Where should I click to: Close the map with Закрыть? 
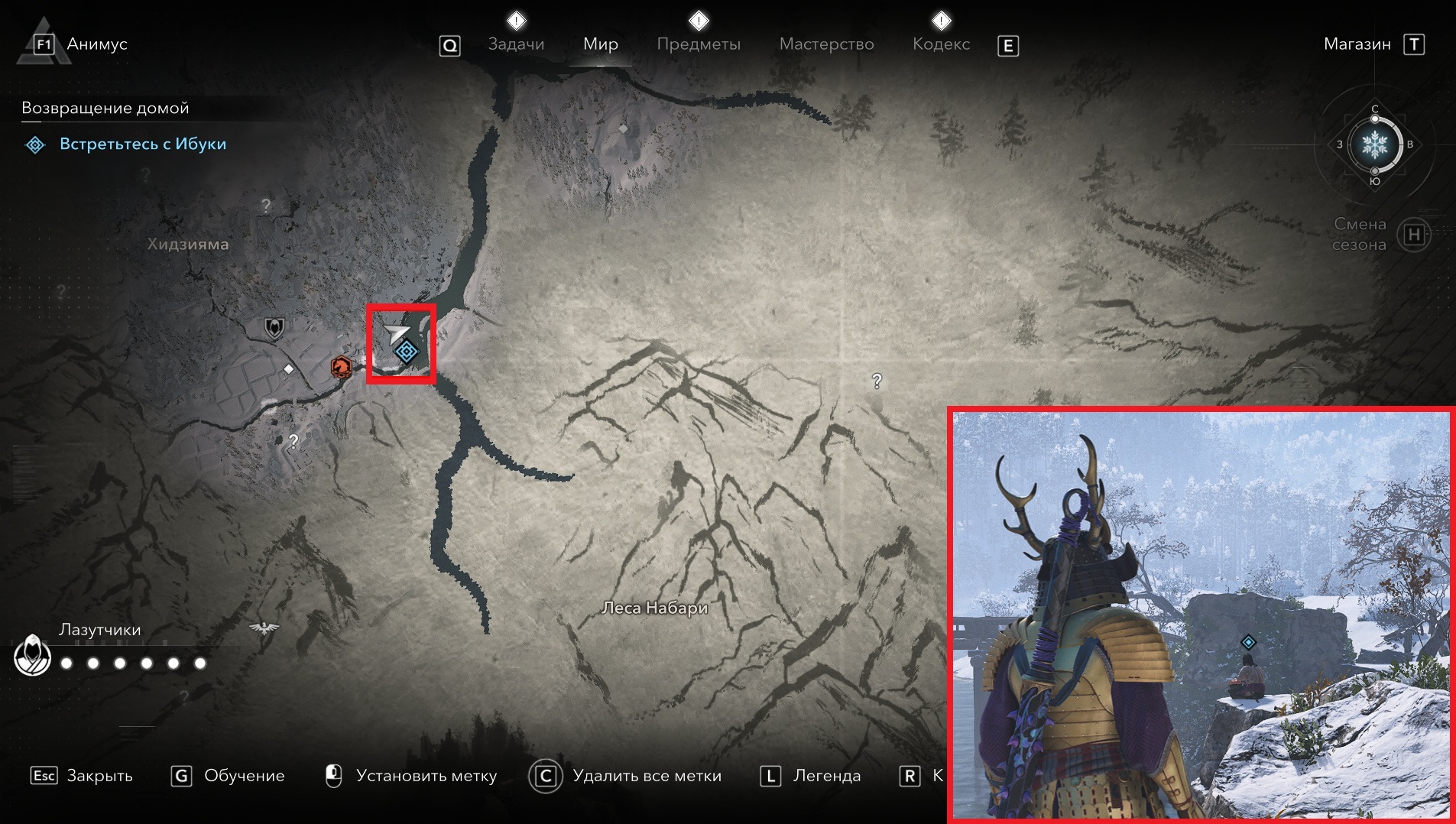[x=82, y=776]
